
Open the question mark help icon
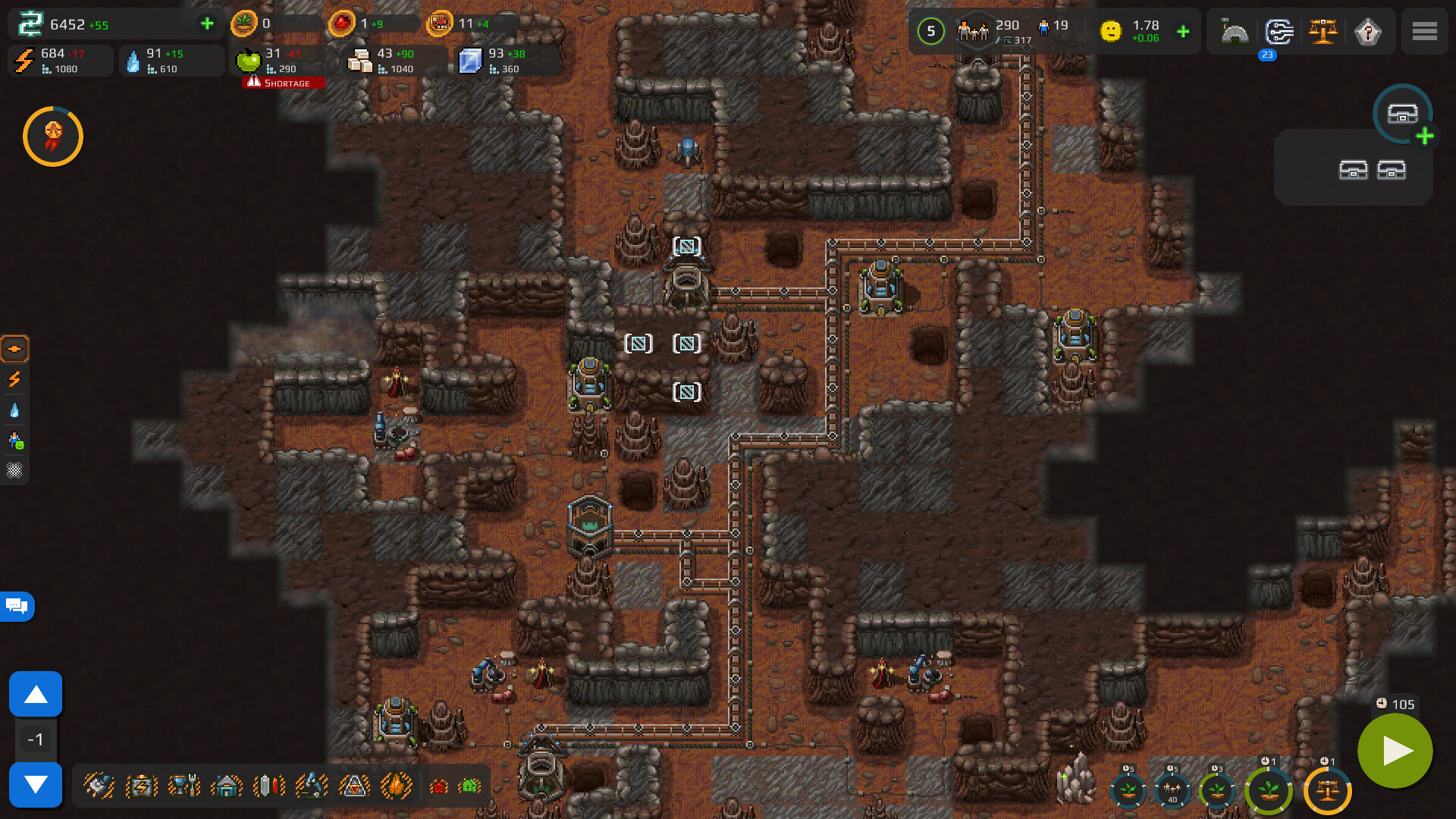[x=1367, y=32]
